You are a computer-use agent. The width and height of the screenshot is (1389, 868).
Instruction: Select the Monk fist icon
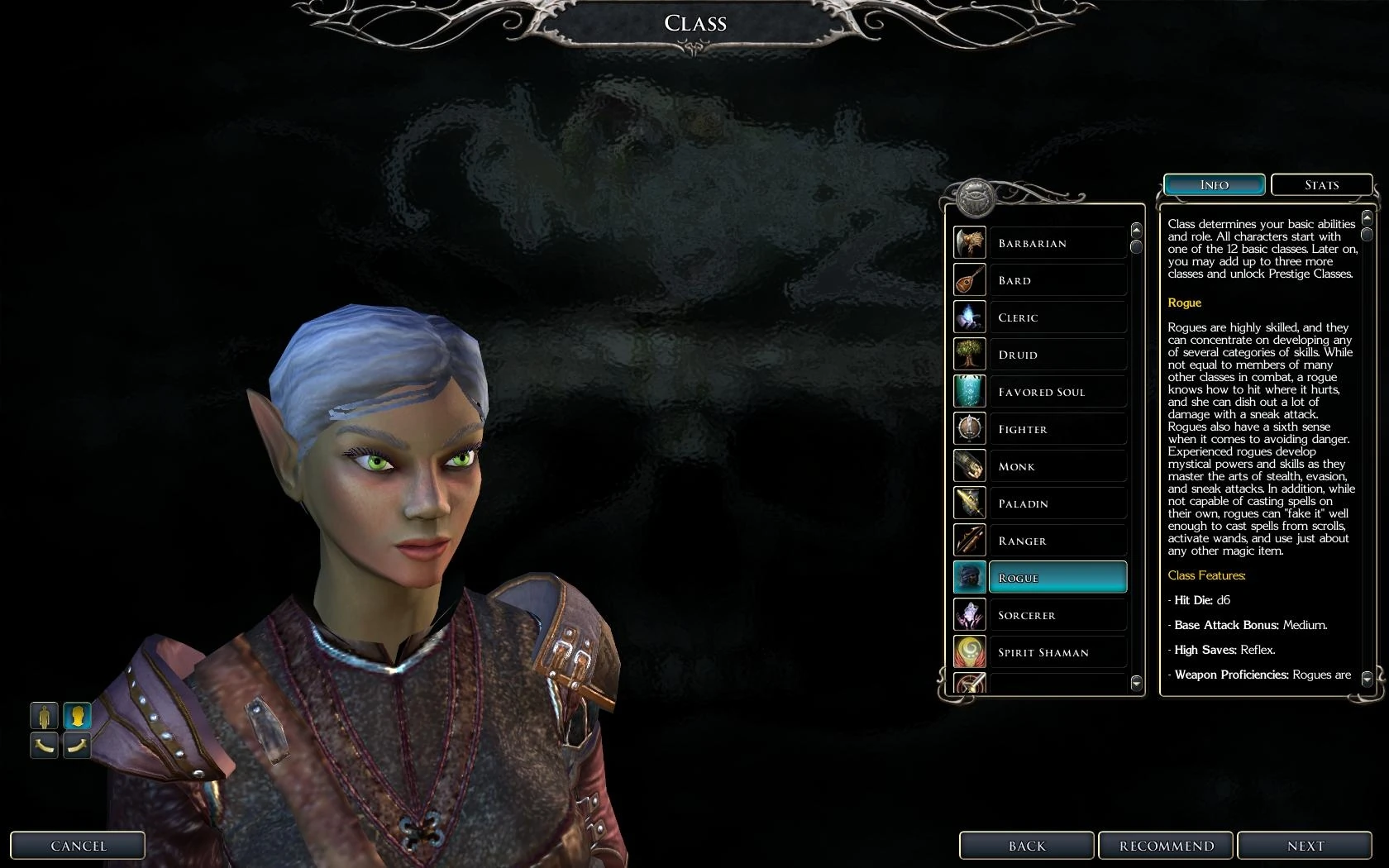pos(969,465)
